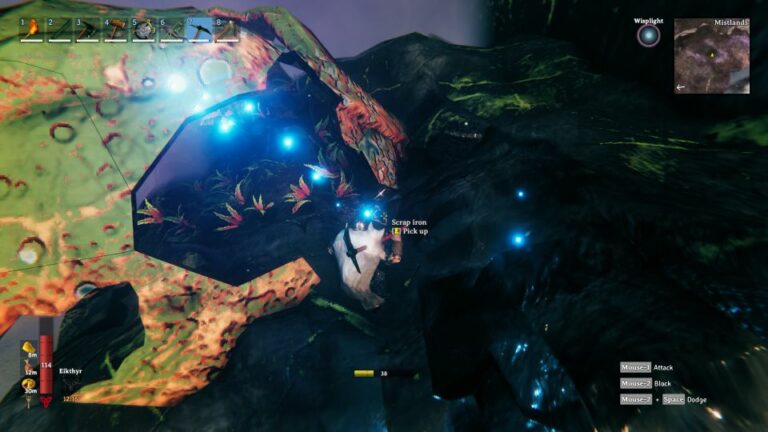Choose the item in hotbar slot 2
Image resolution: width=768 pixels, height=432 pixels.
click(60, 29)
